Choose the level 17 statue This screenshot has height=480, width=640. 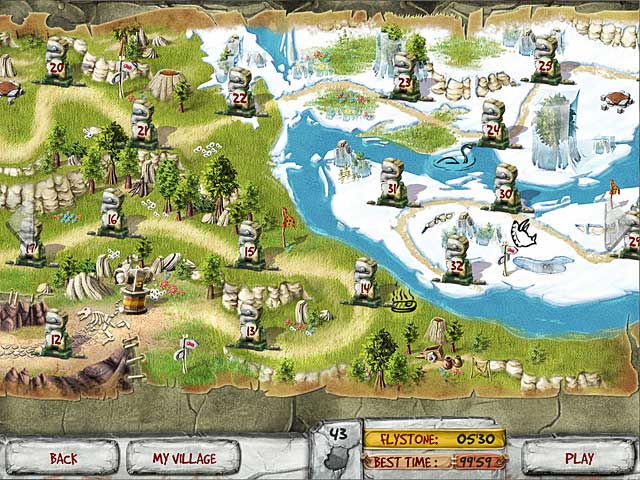coord(30,240)
